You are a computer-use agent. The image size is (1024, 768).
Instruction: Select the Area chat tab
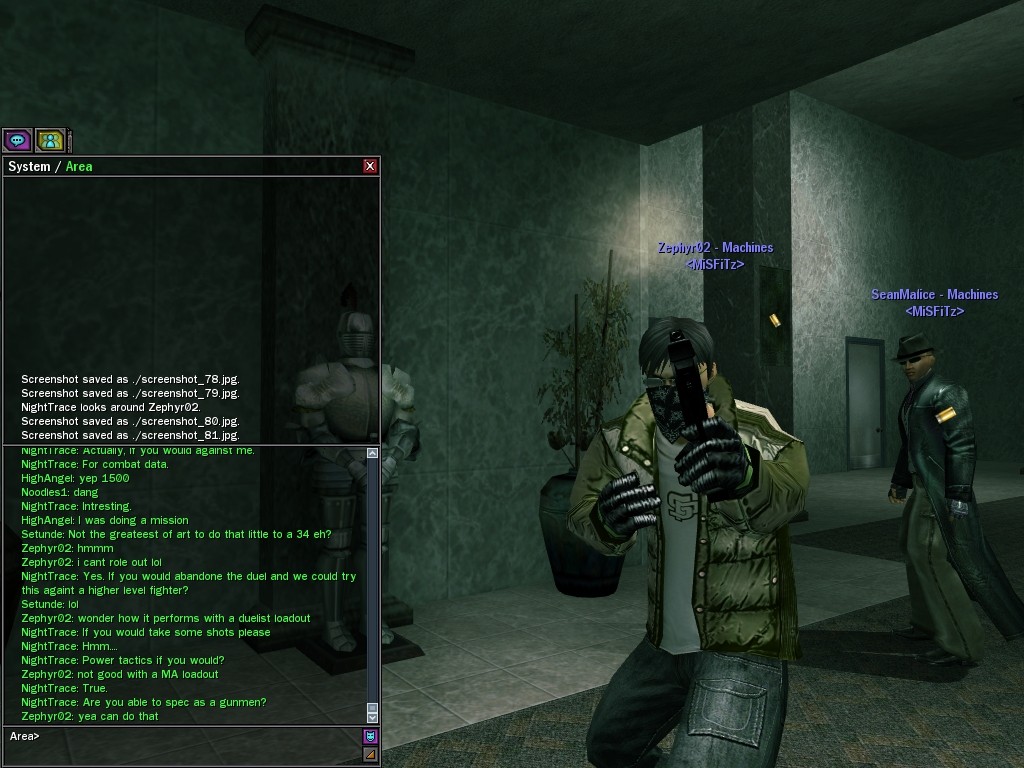[79, 166]
